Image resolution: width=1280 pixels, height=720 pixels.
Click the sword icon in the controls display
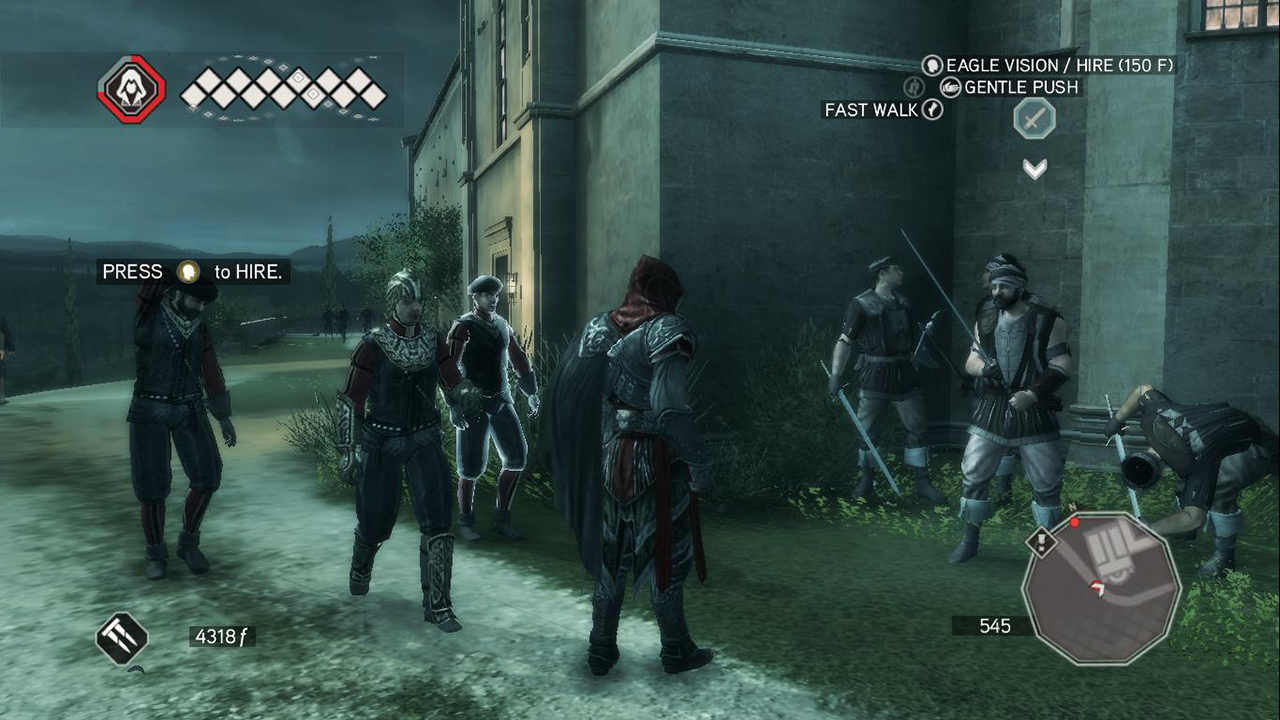click(1034, 120)
